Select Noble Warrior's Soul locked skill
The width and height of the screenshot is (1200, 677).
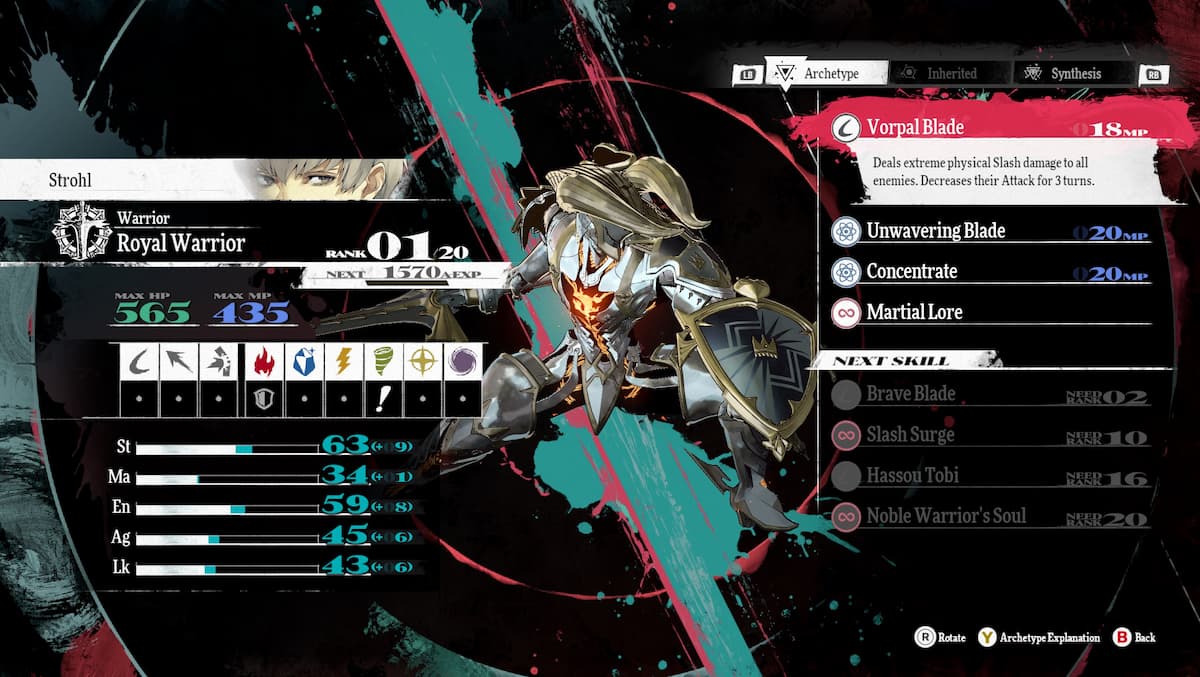coord(946,517)
